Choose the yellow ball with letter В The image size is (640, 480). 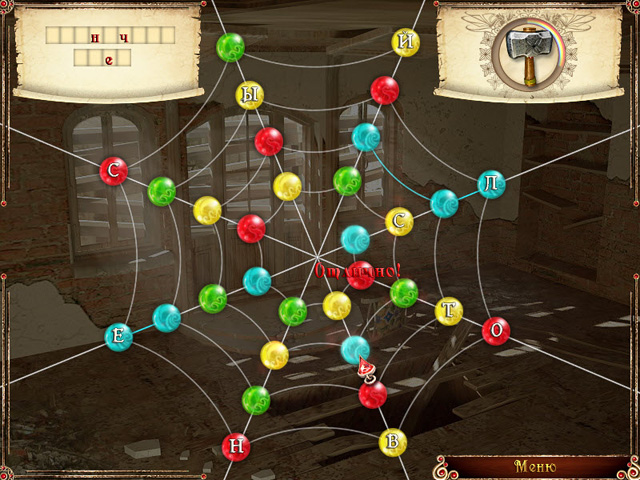tap(394, 441)
